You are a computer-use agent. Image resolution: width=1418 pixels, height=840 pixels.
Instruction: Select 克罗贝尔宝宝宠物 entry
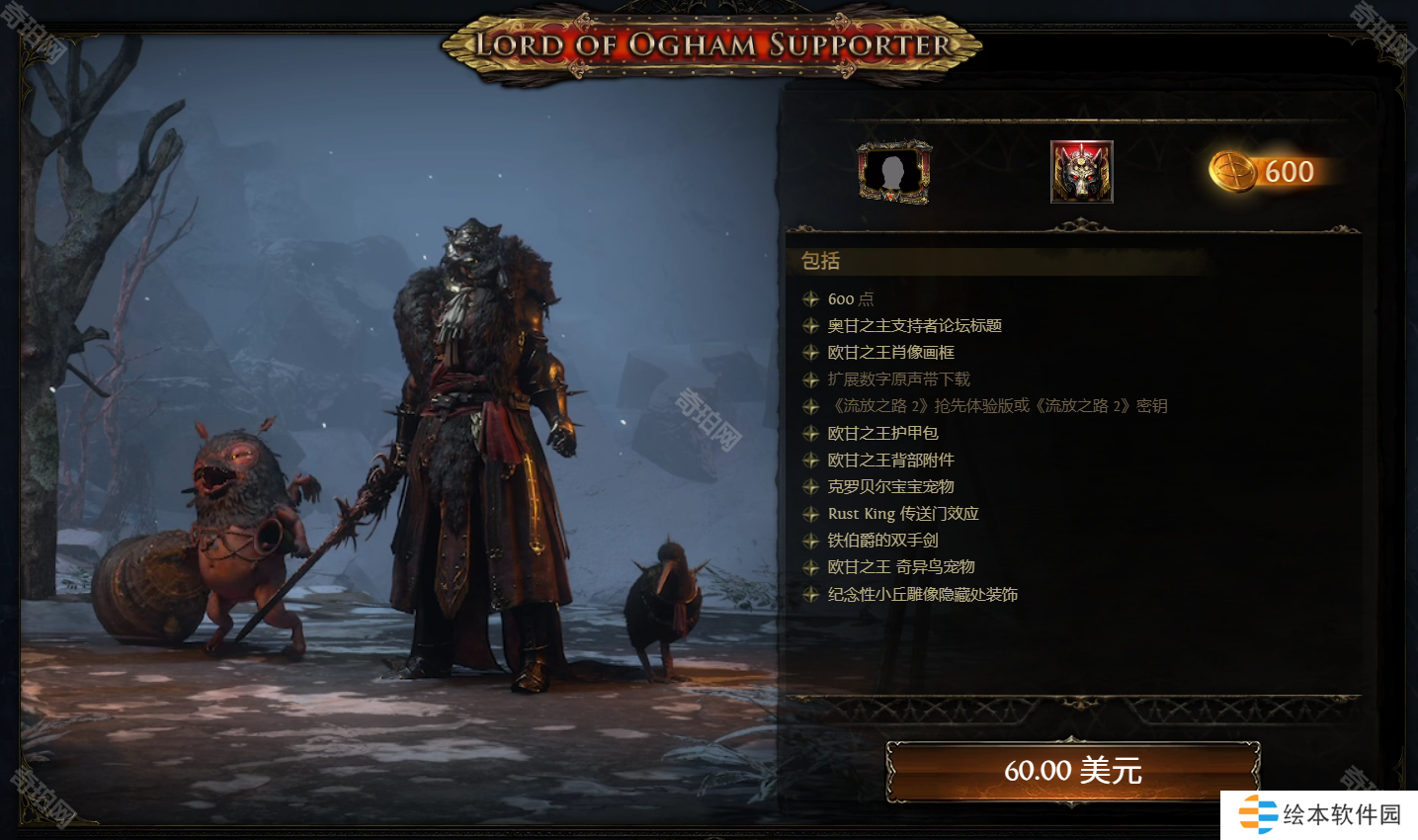click(x=890, y=486)
